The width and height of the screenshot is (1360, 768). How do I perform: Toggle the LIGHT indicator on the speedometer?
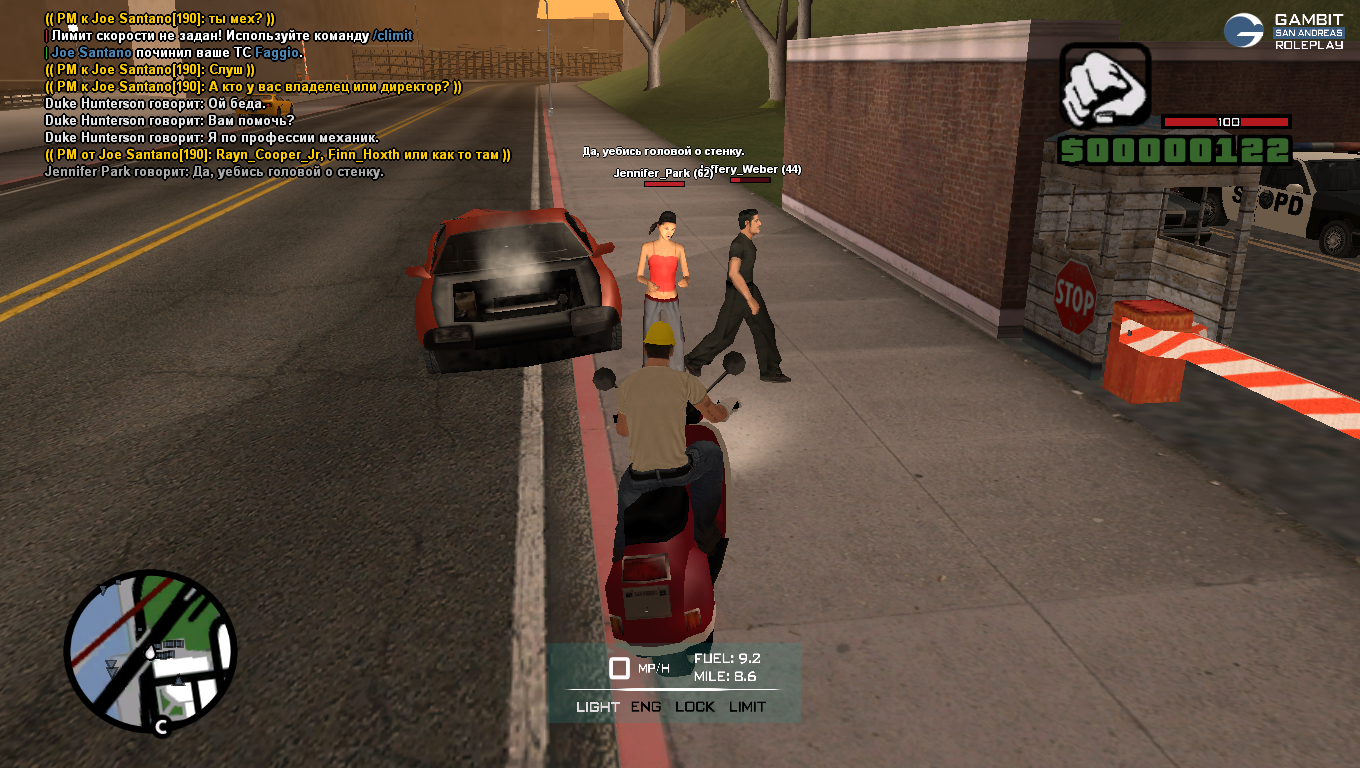pos(598,707)
